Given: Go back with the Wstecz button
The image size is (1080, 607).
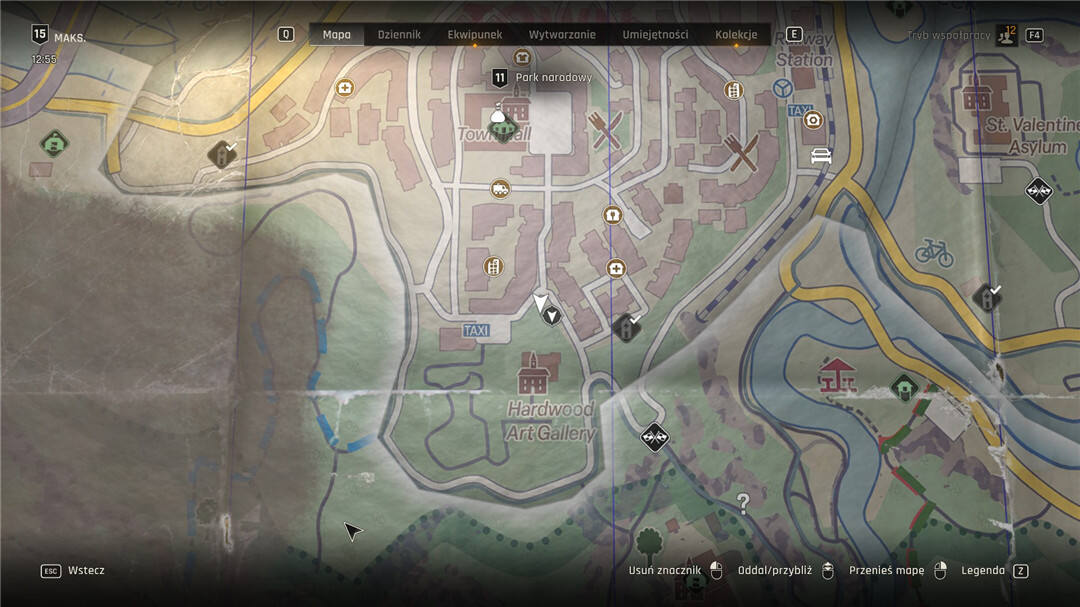Looking at the screenshot, I should pyautogui.click(x=74, y=571).
